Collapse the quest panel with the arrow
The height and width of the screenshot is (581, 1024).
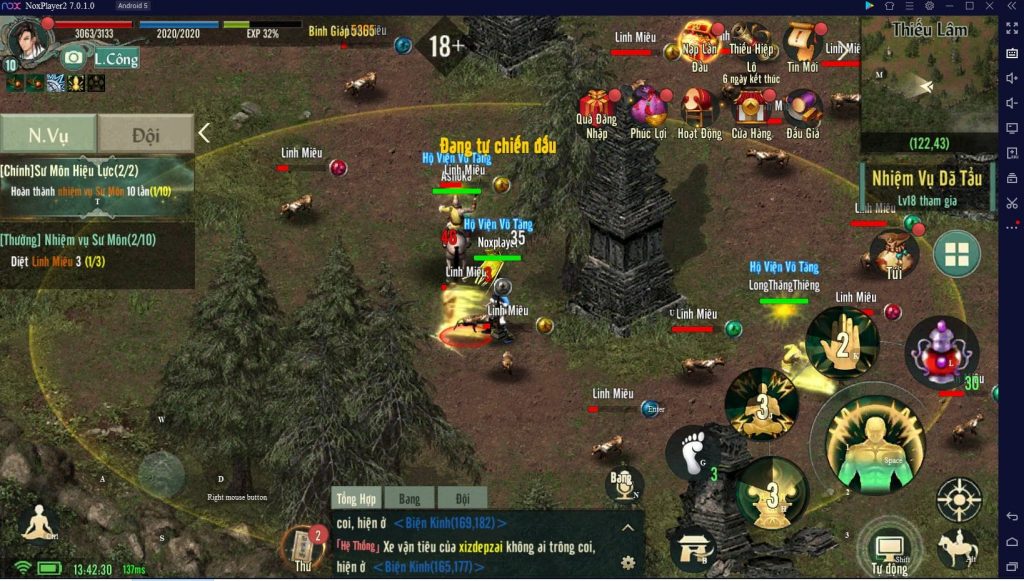coord(204,132)
